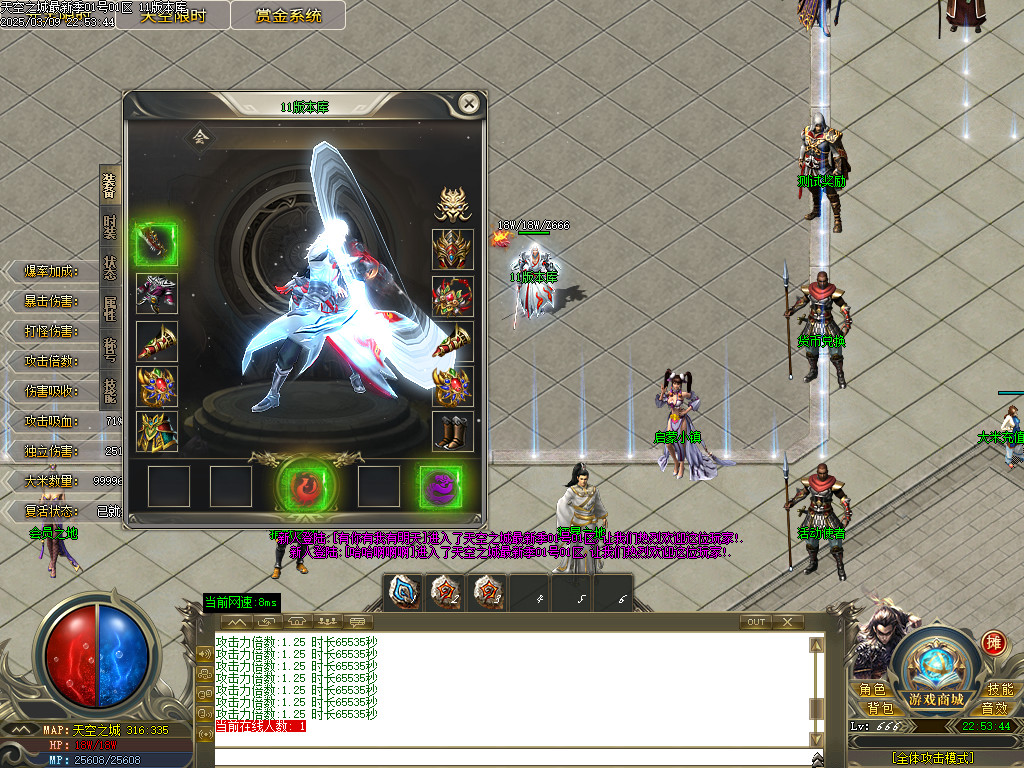This screenshot has width=1024, height=768.
Task: Select the green-highlighted weapon equipment slot
Action: [x=156, y=245]
